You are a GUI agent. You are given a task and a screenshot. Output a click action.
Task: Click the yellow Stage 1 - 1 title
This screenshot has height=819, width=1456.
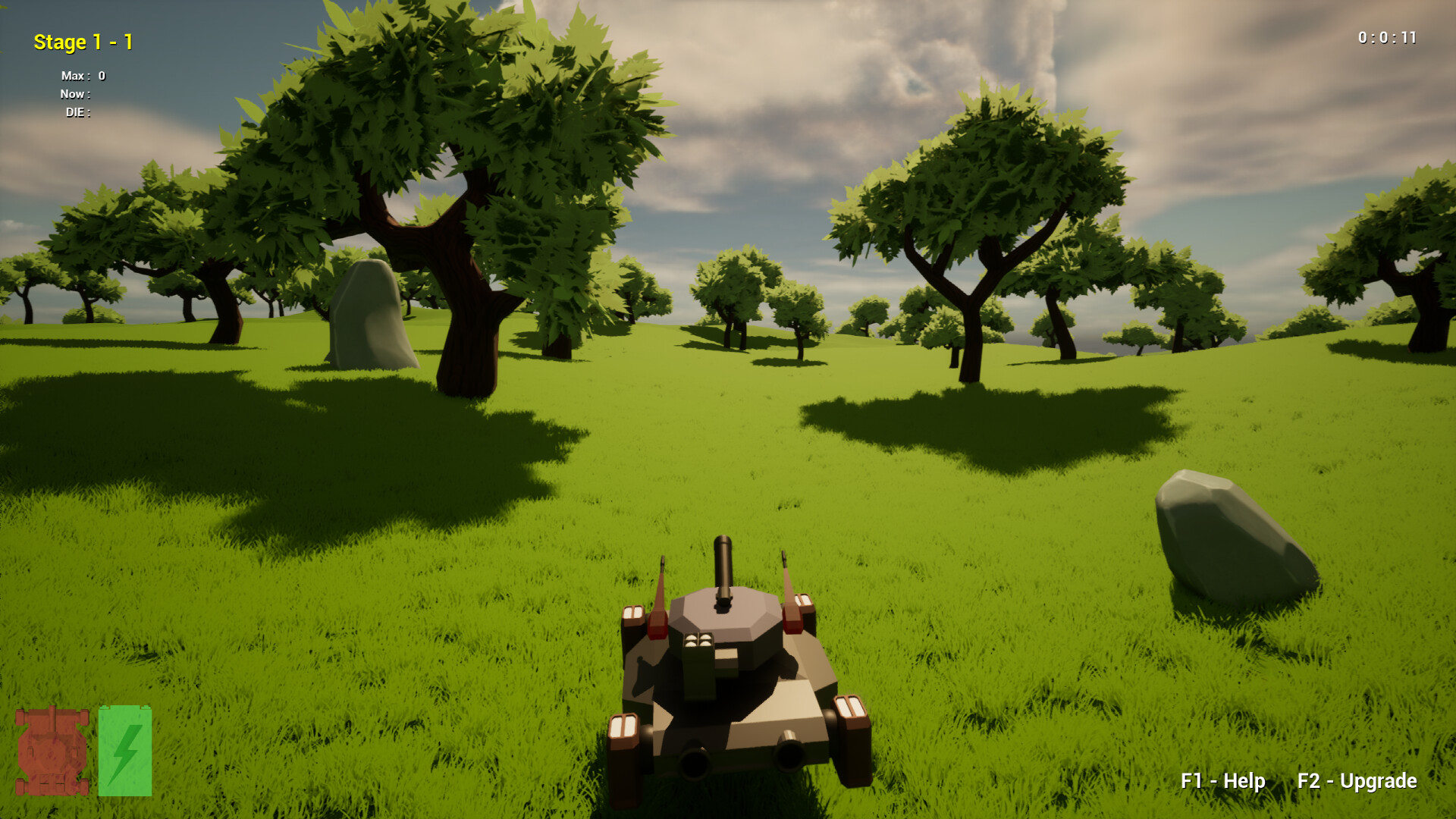[x=82, y=42]
